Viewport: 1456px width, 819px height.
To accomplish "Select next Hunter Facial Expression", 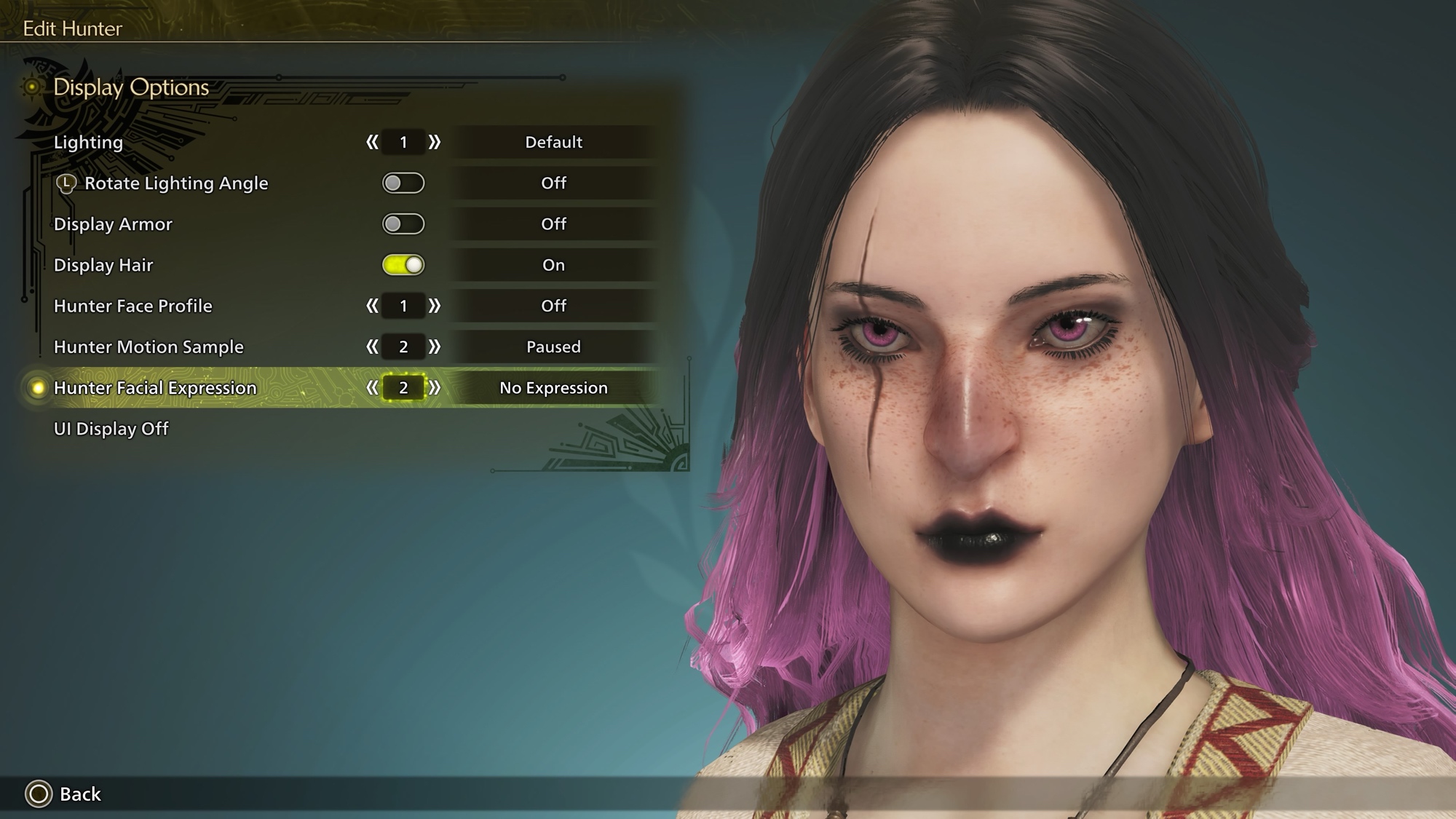I will [435, 388].
